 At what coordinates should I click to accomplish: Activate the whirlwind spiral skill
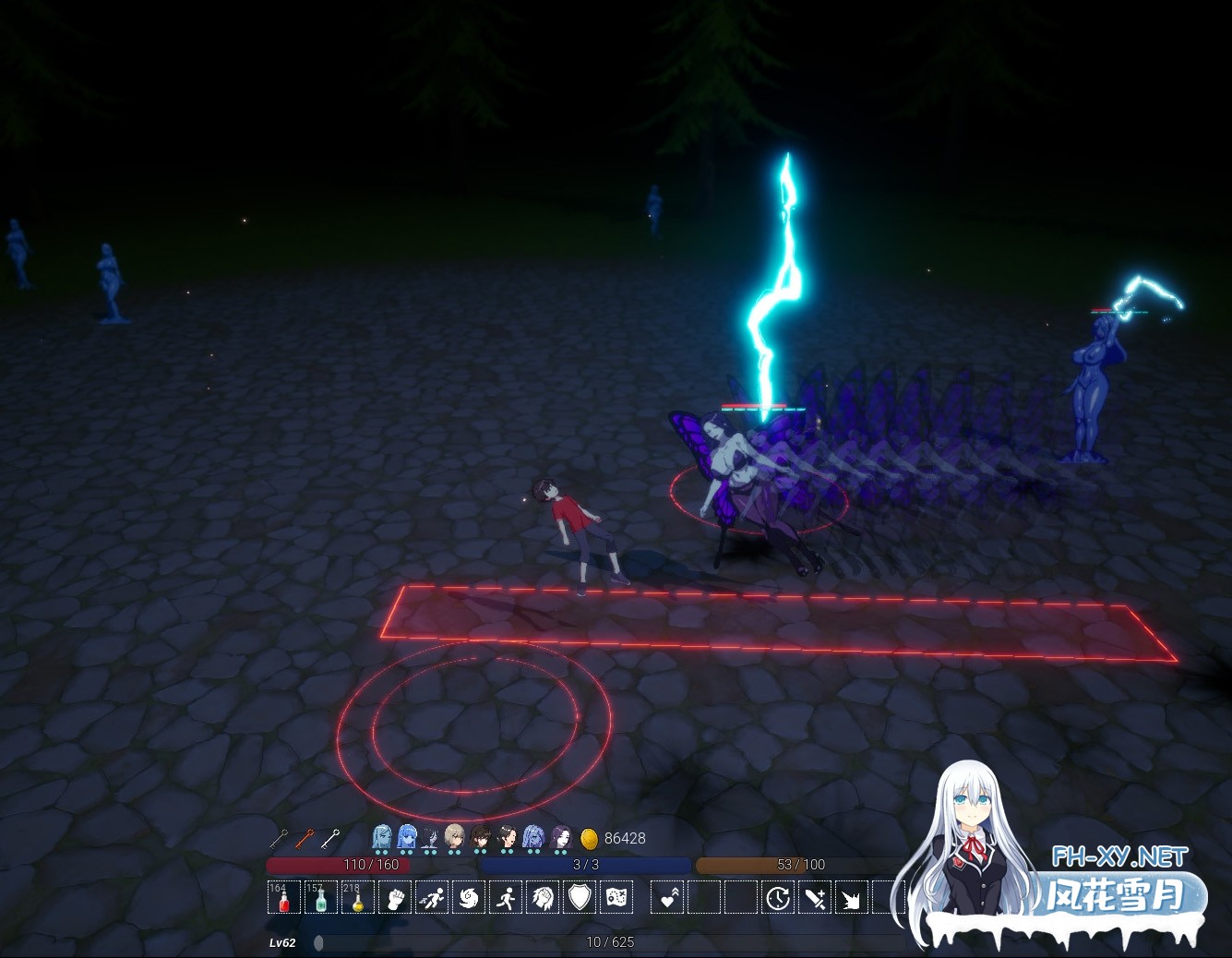click(x=469, y=897)
